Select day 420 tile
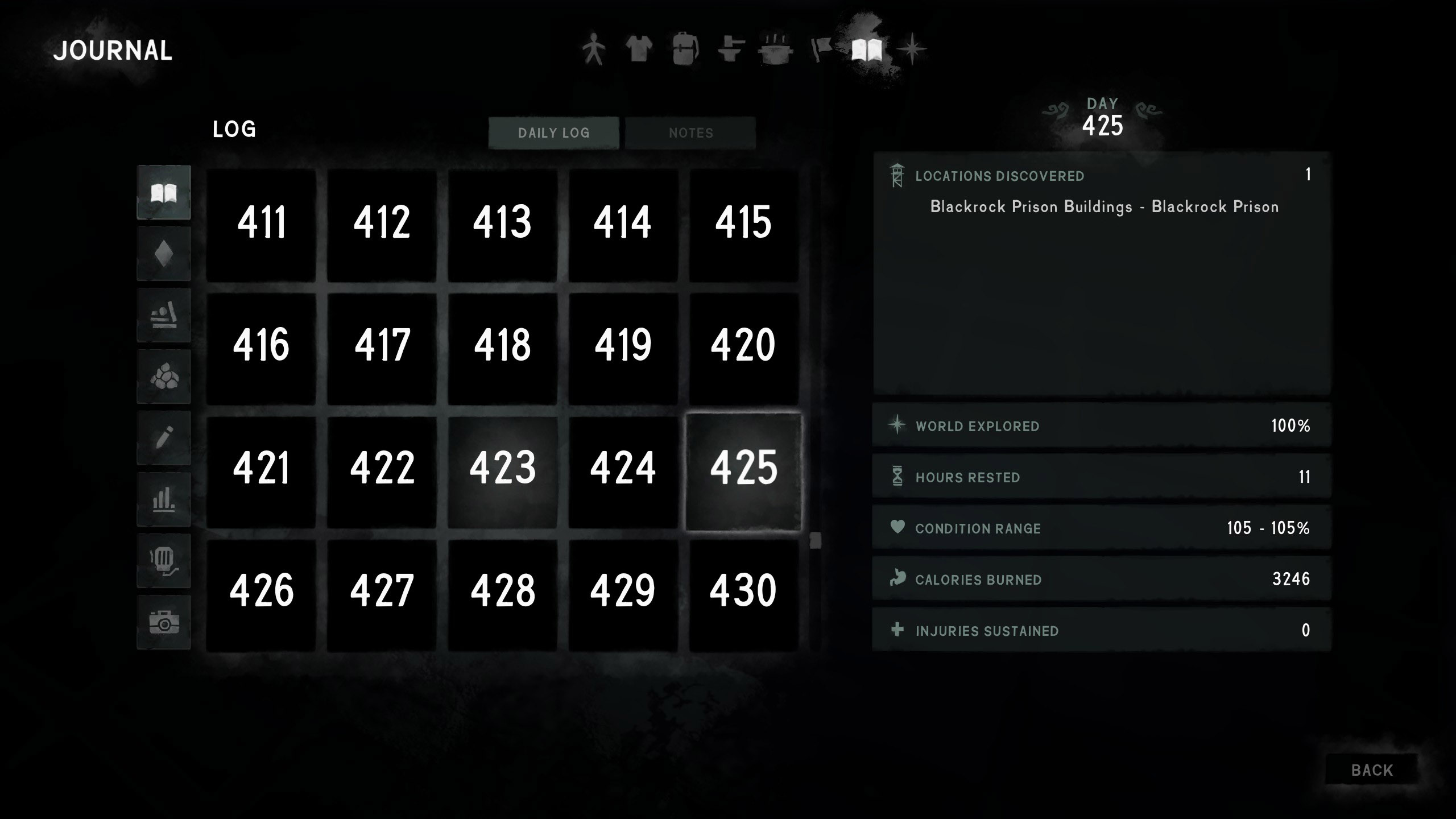Screen dimensions: 1456x819 click(x=743, y=346)
